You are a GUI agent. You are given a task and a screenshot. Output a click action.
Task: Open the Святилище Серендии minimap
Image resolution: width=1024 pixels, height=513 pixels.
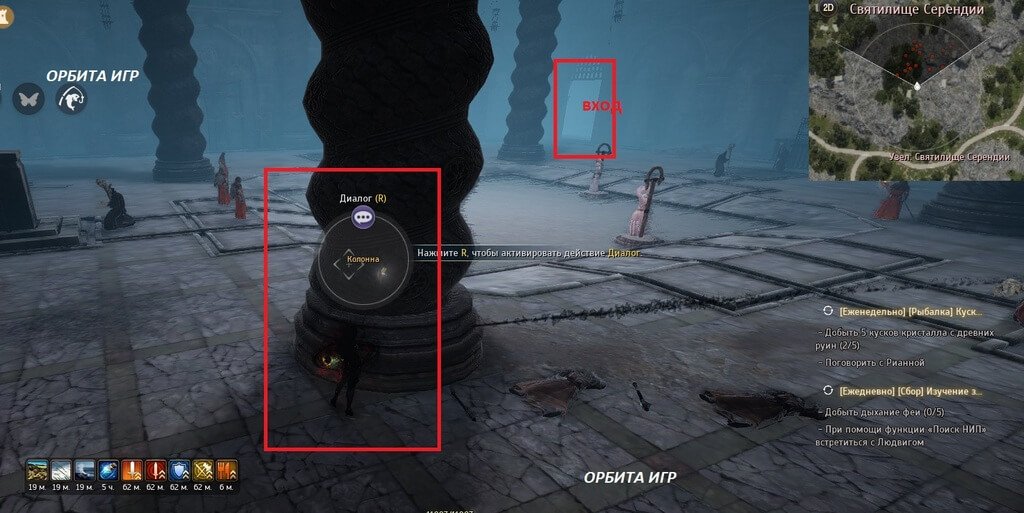(x=915, y=95)
